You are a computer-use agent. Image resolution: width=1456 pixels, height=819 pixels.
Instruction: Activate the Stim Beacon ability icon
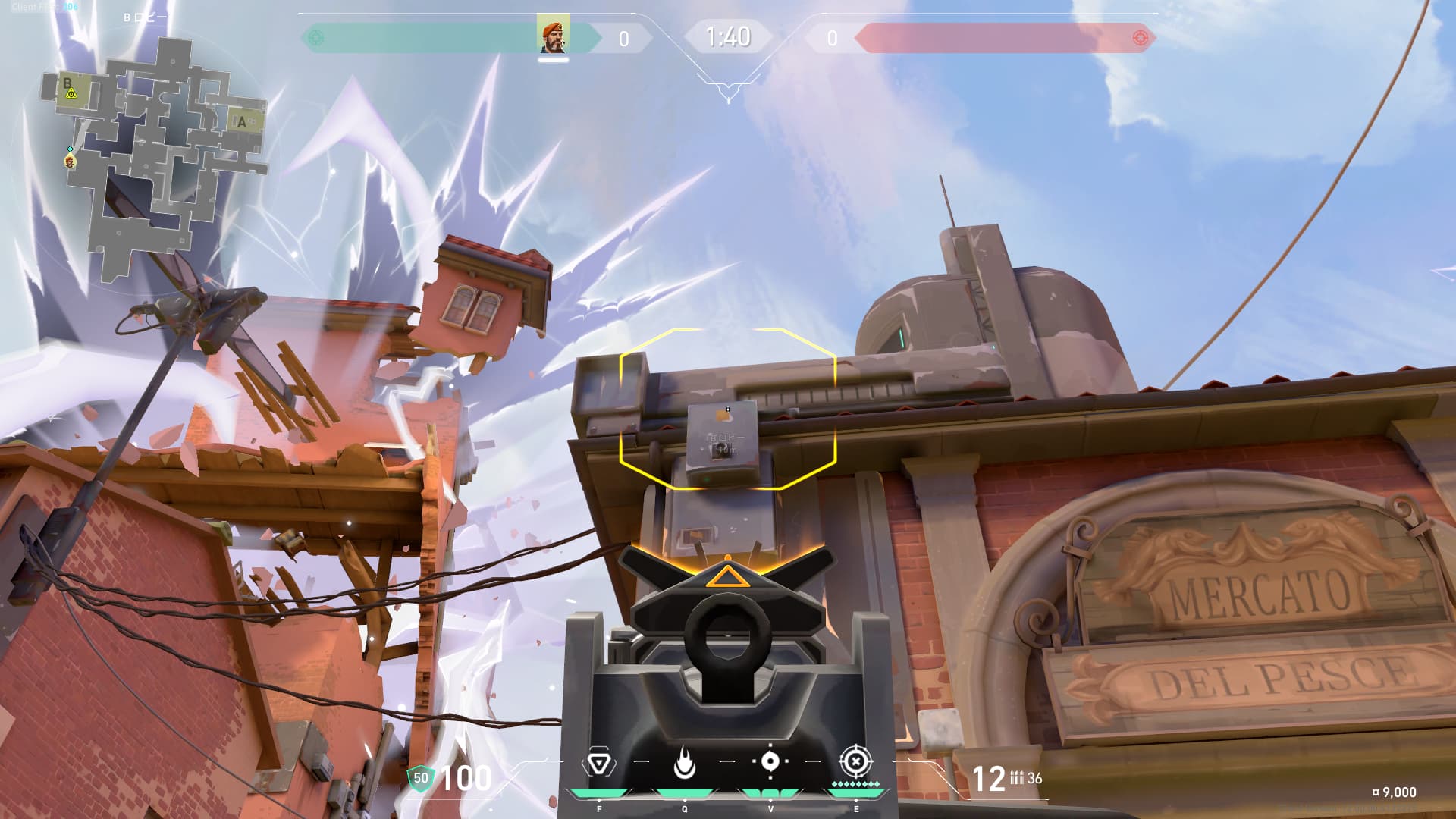click(x=598, y=763)
